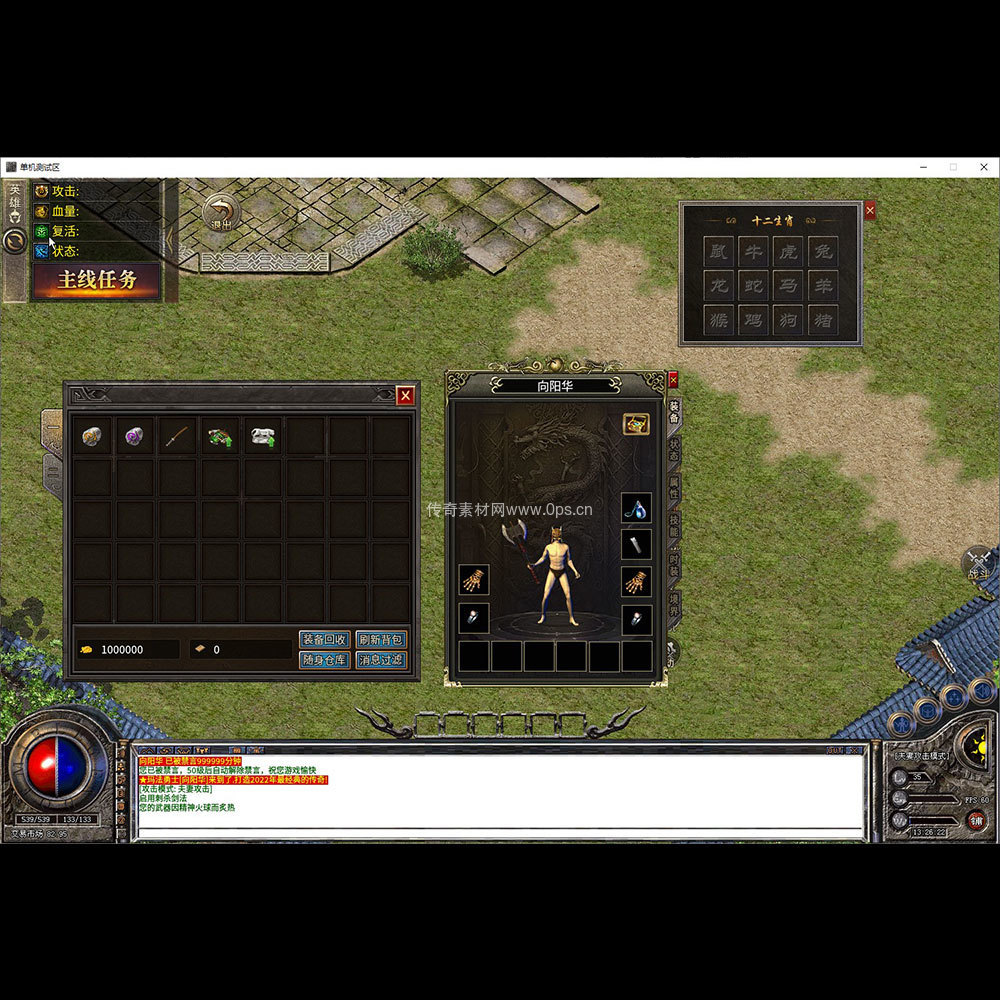Close the 十二生肖 zodiac window
The width and height of the screenshot is (1000, 1000).
click(x=870, y=211)
